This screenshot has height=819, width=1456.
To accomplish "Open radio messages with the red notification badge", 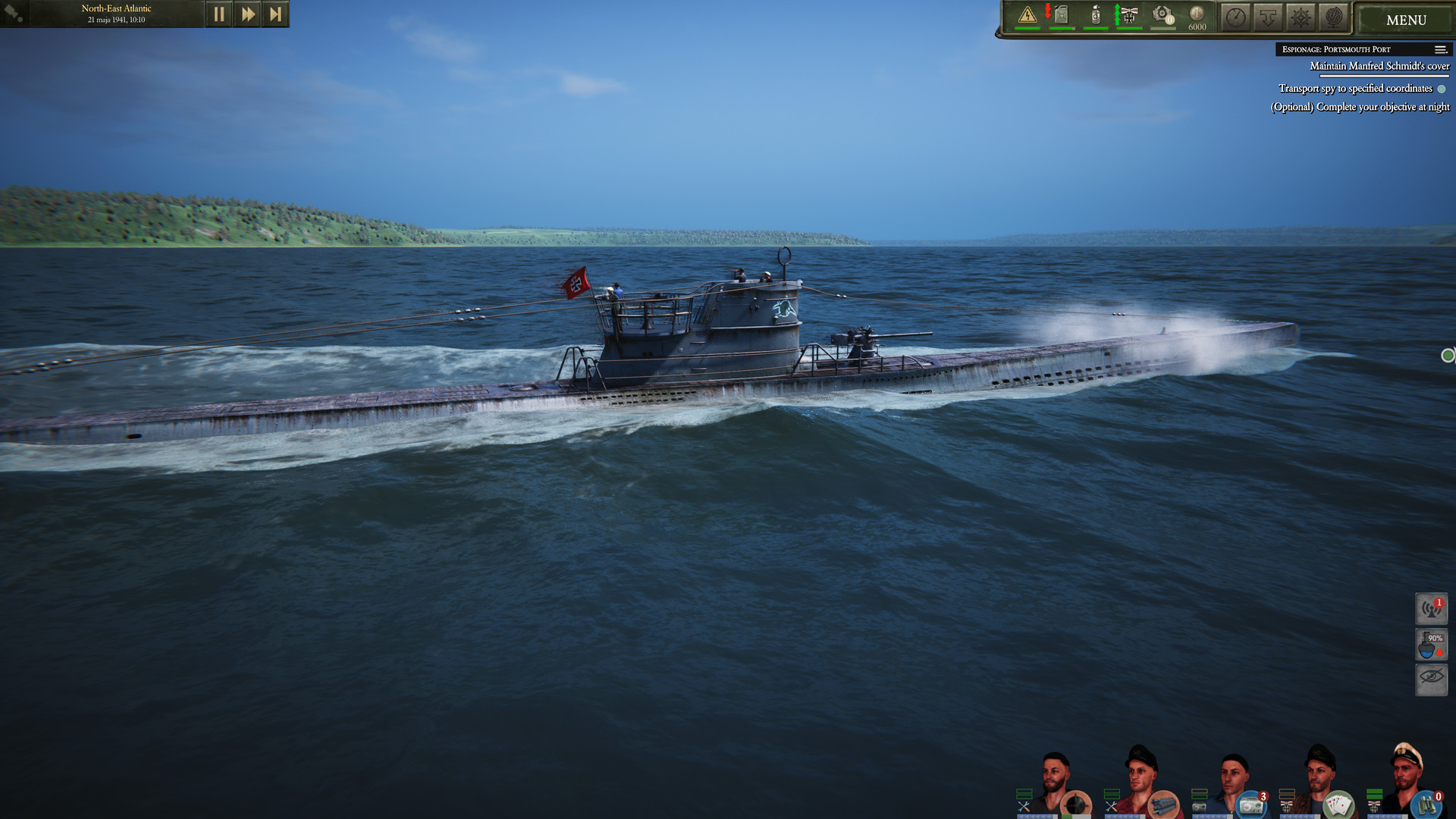I will coord(1431,608).
